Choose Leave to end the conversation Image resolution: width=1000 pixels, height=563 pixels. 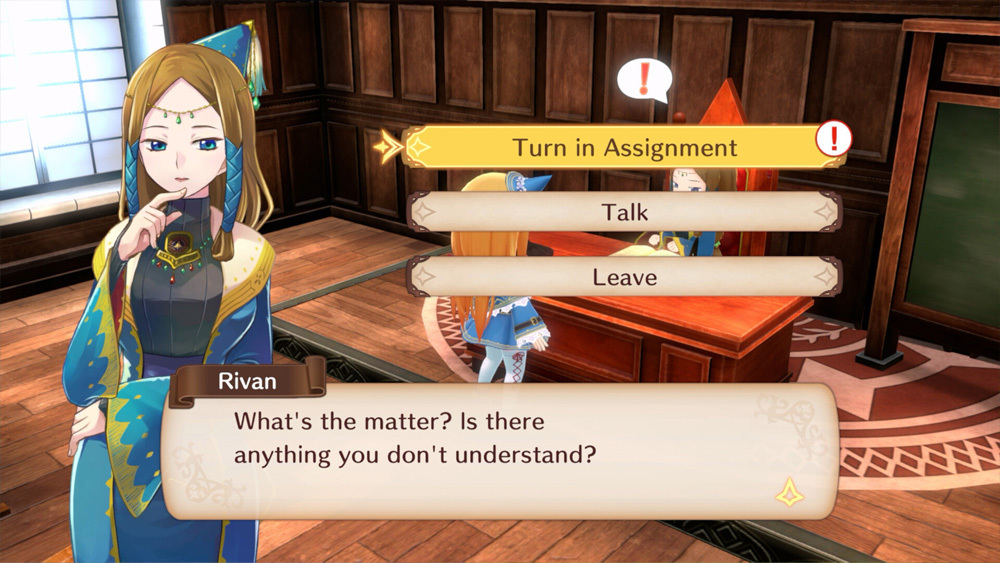click(624, 276)
